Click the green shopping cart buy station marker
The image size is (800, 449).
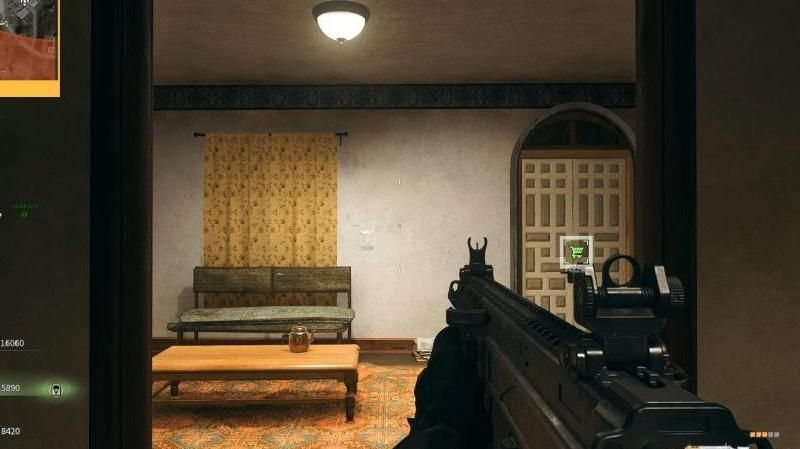(x=576, y=252)
